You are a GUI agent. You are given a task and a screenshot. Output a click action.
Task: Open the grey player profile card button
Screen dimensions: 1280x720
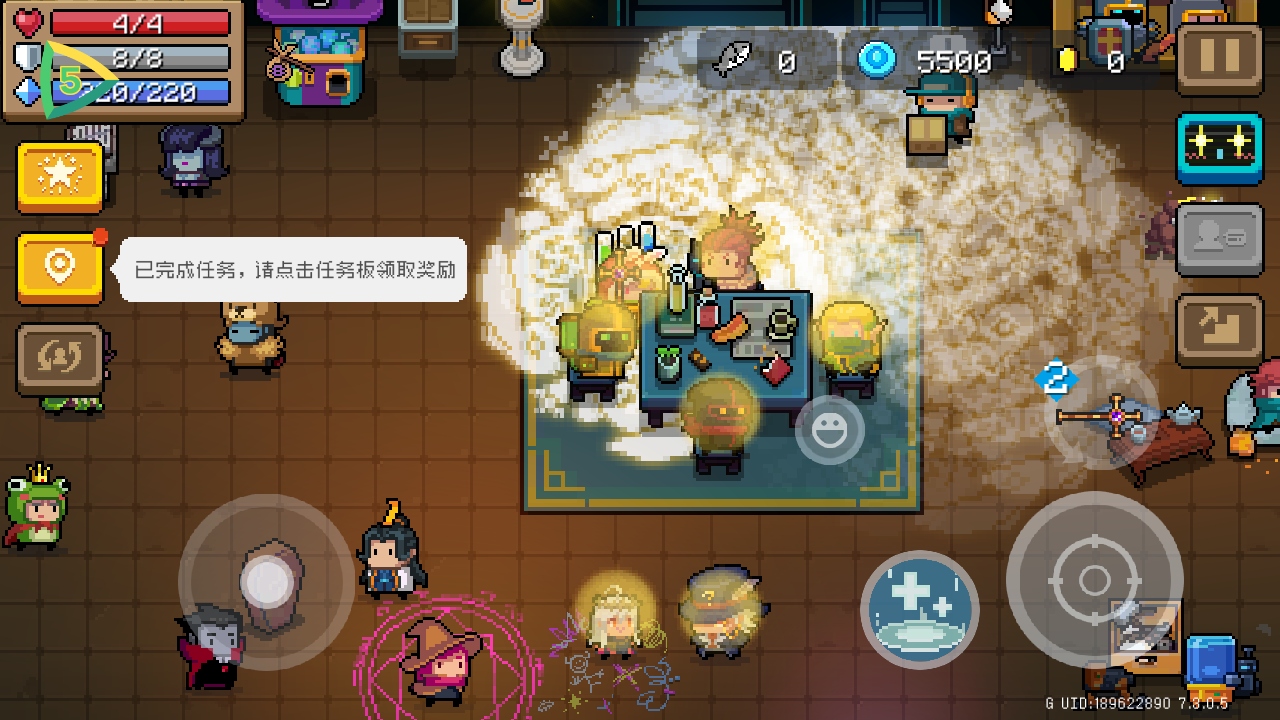click(x=1219, y=238)
